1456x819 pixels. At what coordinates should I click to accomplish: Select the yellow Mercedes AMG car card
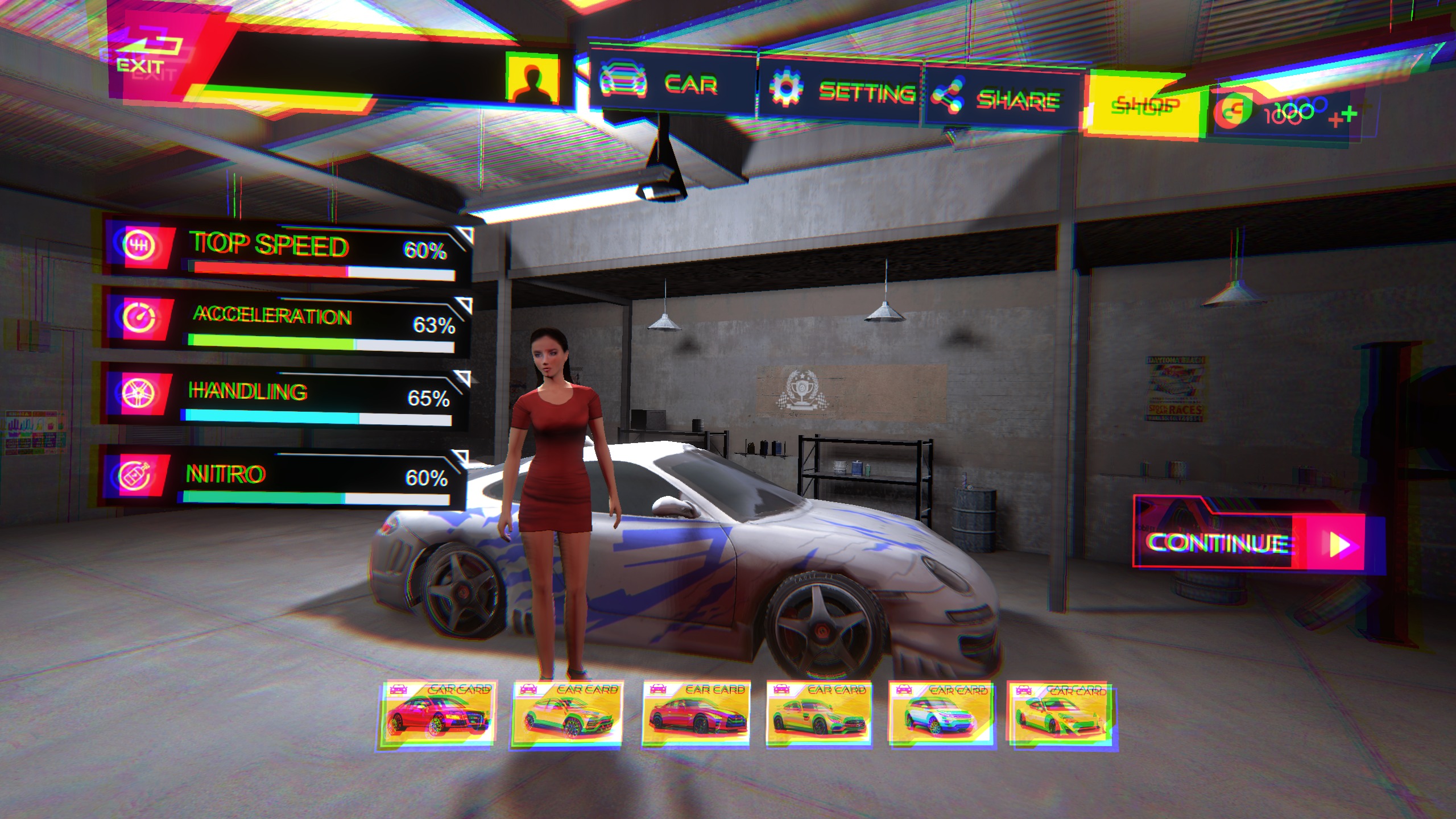click(819, 714)
